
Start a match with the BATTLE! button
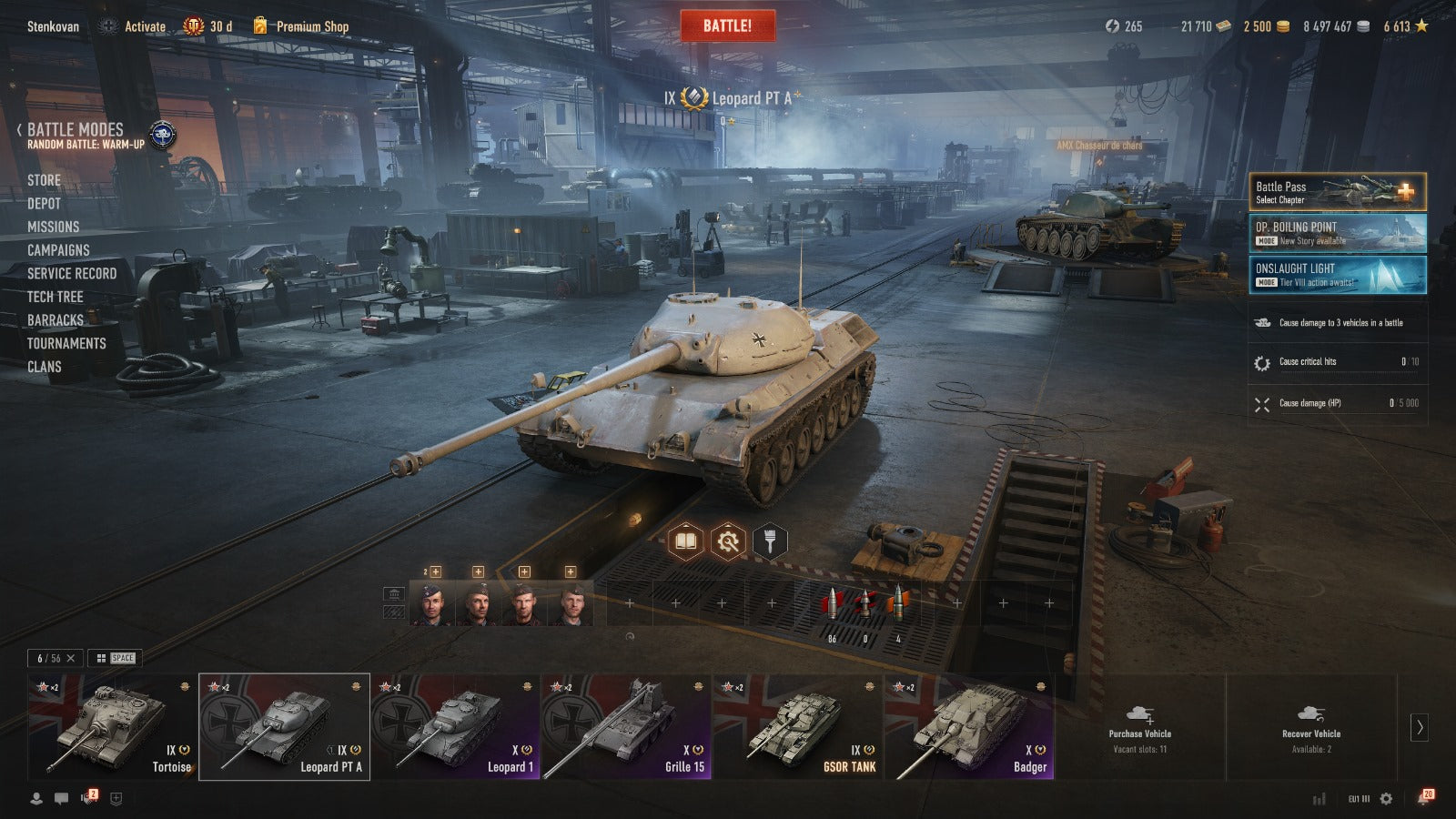tap(727, 25)
